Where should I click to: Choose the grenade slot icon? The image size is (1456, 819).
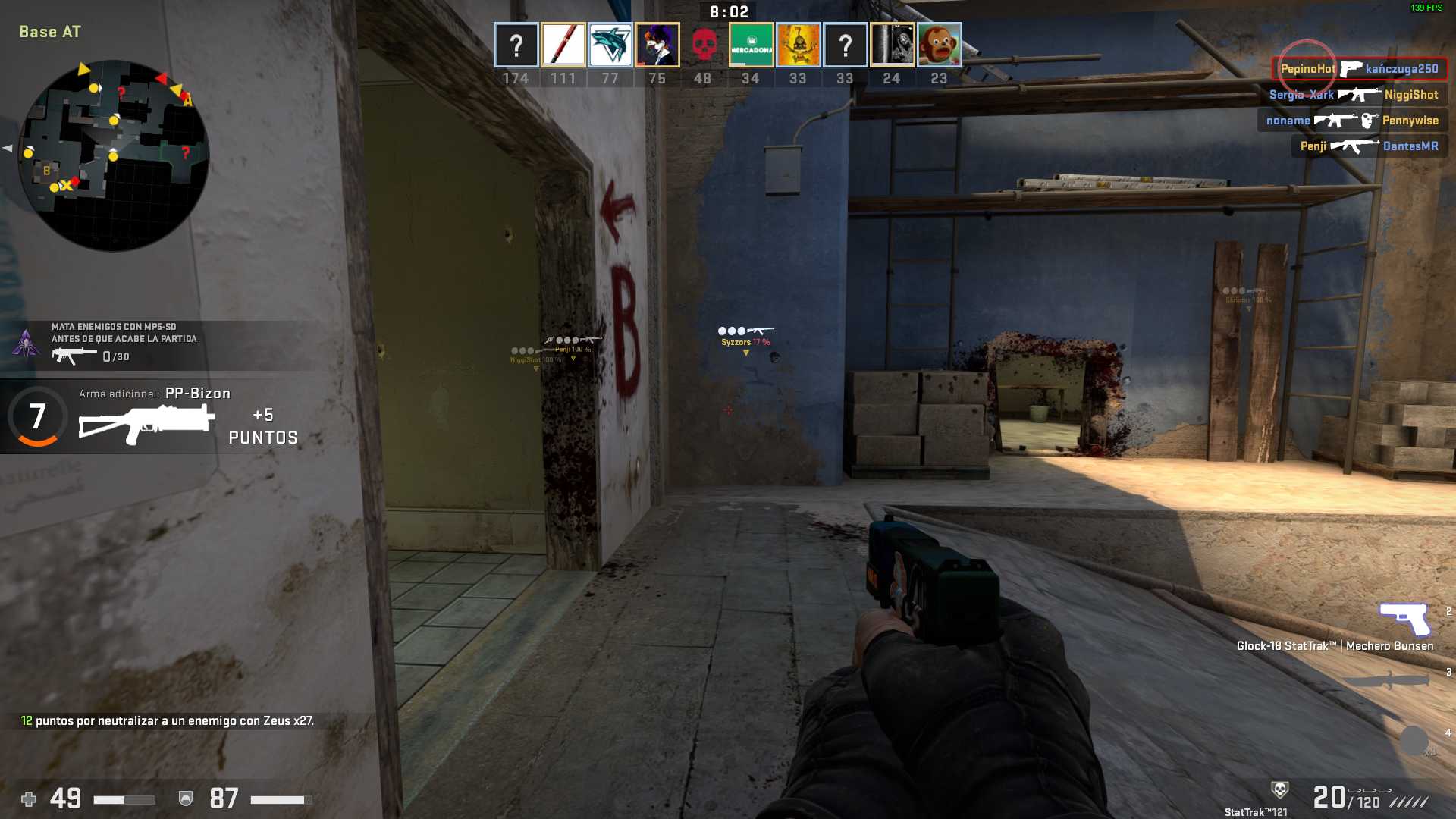pyautogui.click(x=1414, y=740)
